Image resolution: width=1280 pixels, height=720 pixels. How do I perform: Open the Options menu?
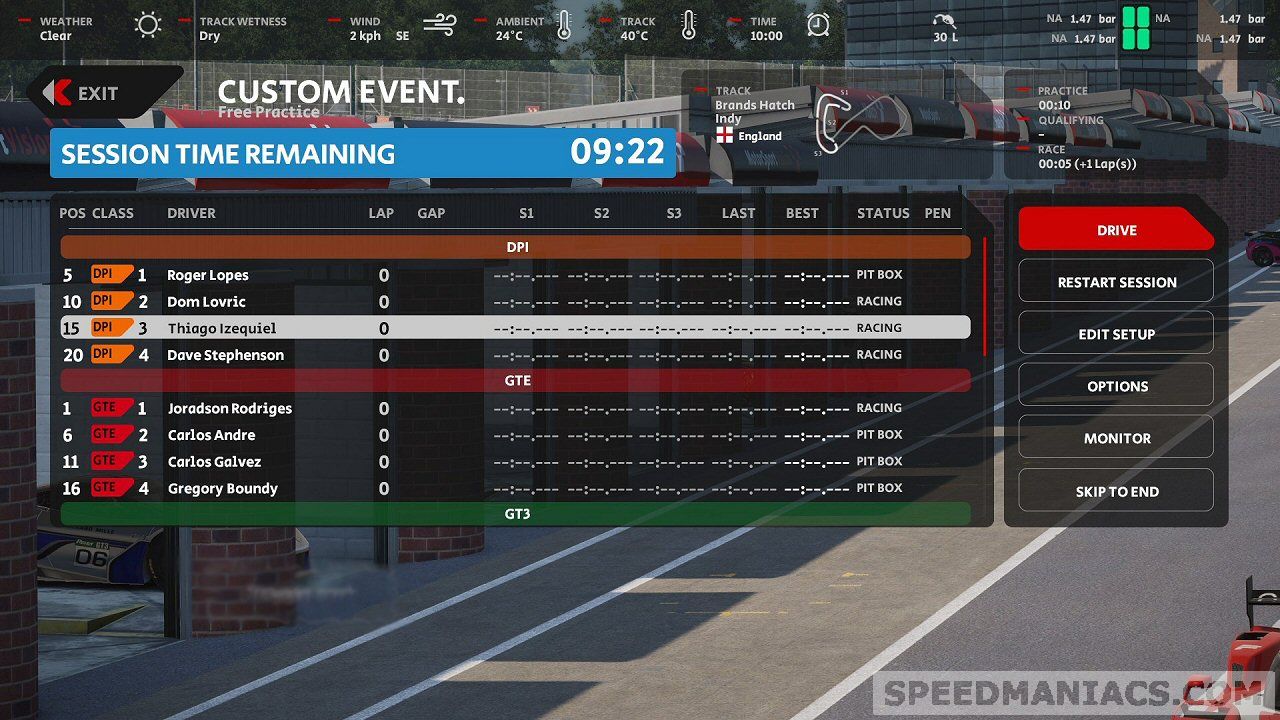[x=1116, y=386]
